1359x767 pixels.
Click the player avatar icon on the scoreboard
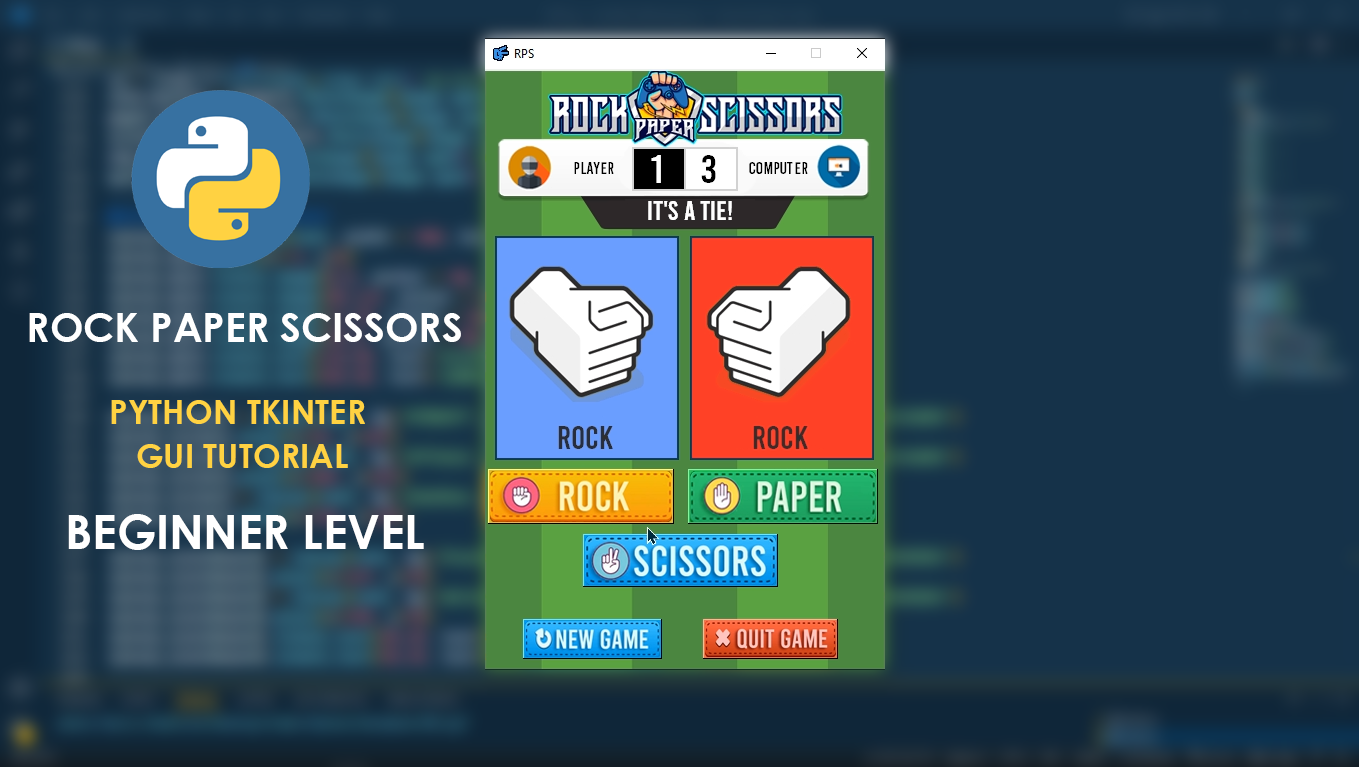point(529,168)
